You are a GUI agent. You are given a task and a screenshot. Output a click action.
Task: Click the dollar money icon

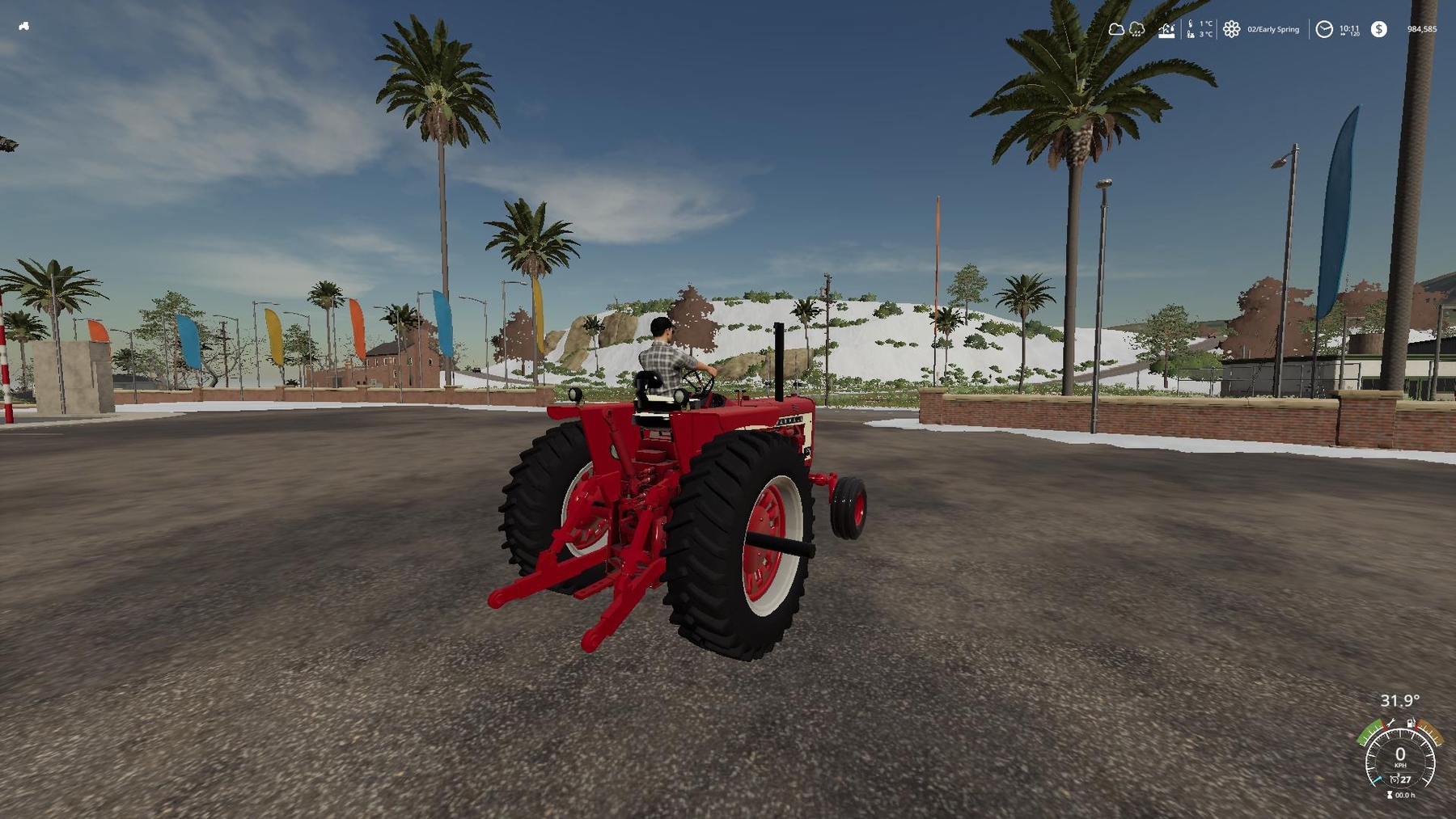click(x=1379, y=29)
